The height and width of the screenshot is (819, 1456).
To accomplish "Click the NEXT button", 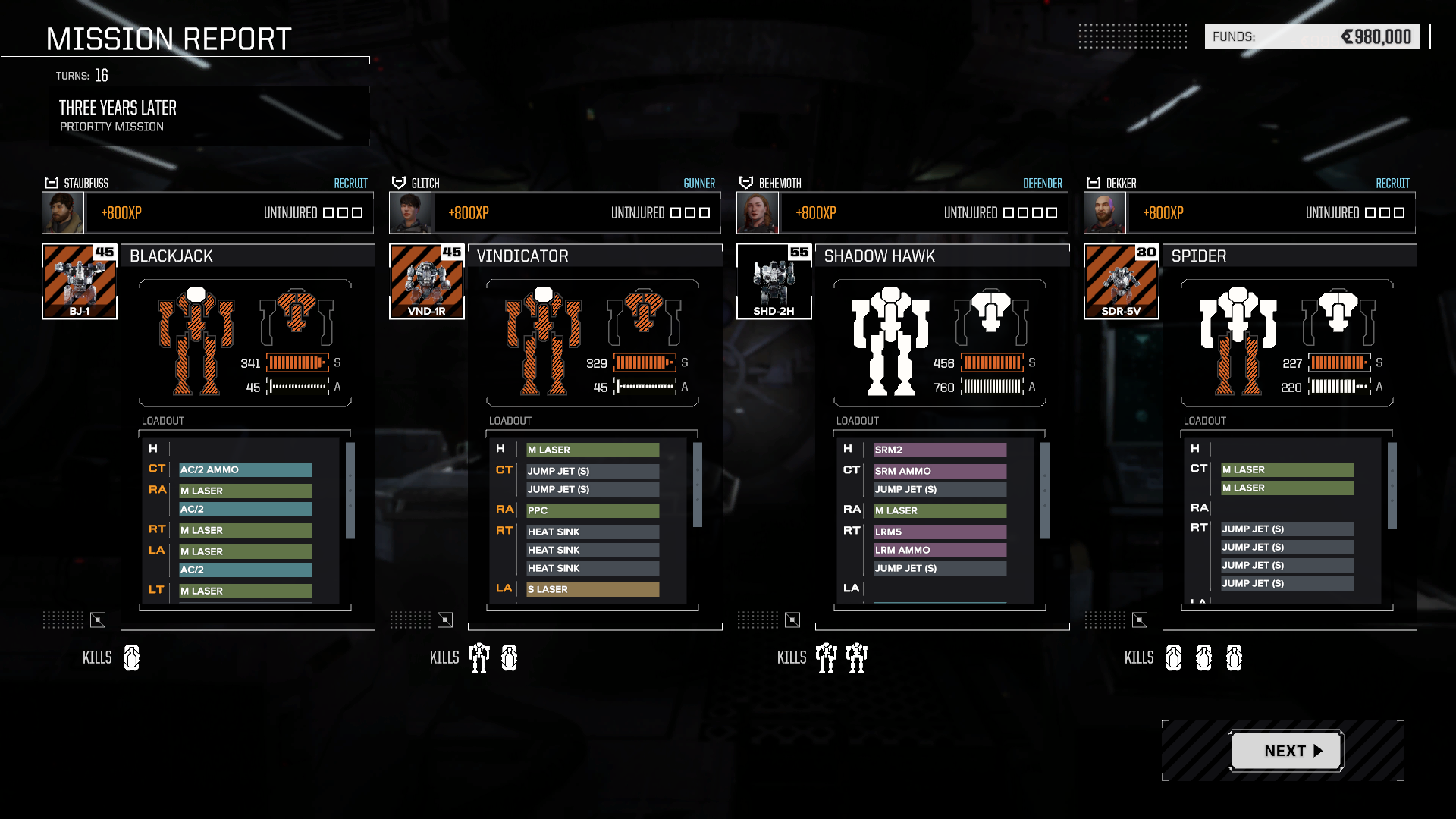I will pyautogui.click(x=1285, y=751).
